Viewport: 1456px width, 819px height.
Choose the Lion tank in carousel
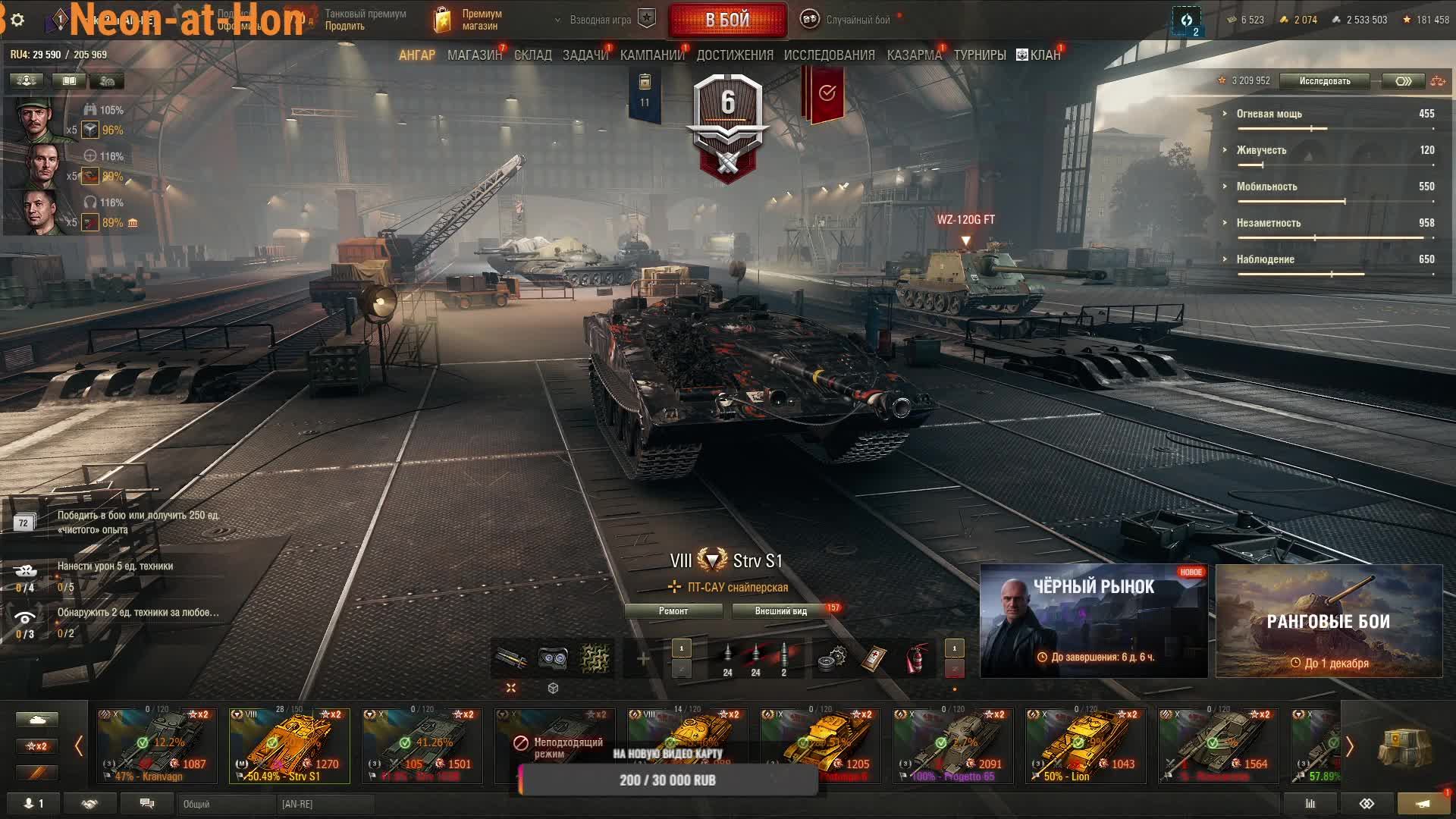(1085, 745)
